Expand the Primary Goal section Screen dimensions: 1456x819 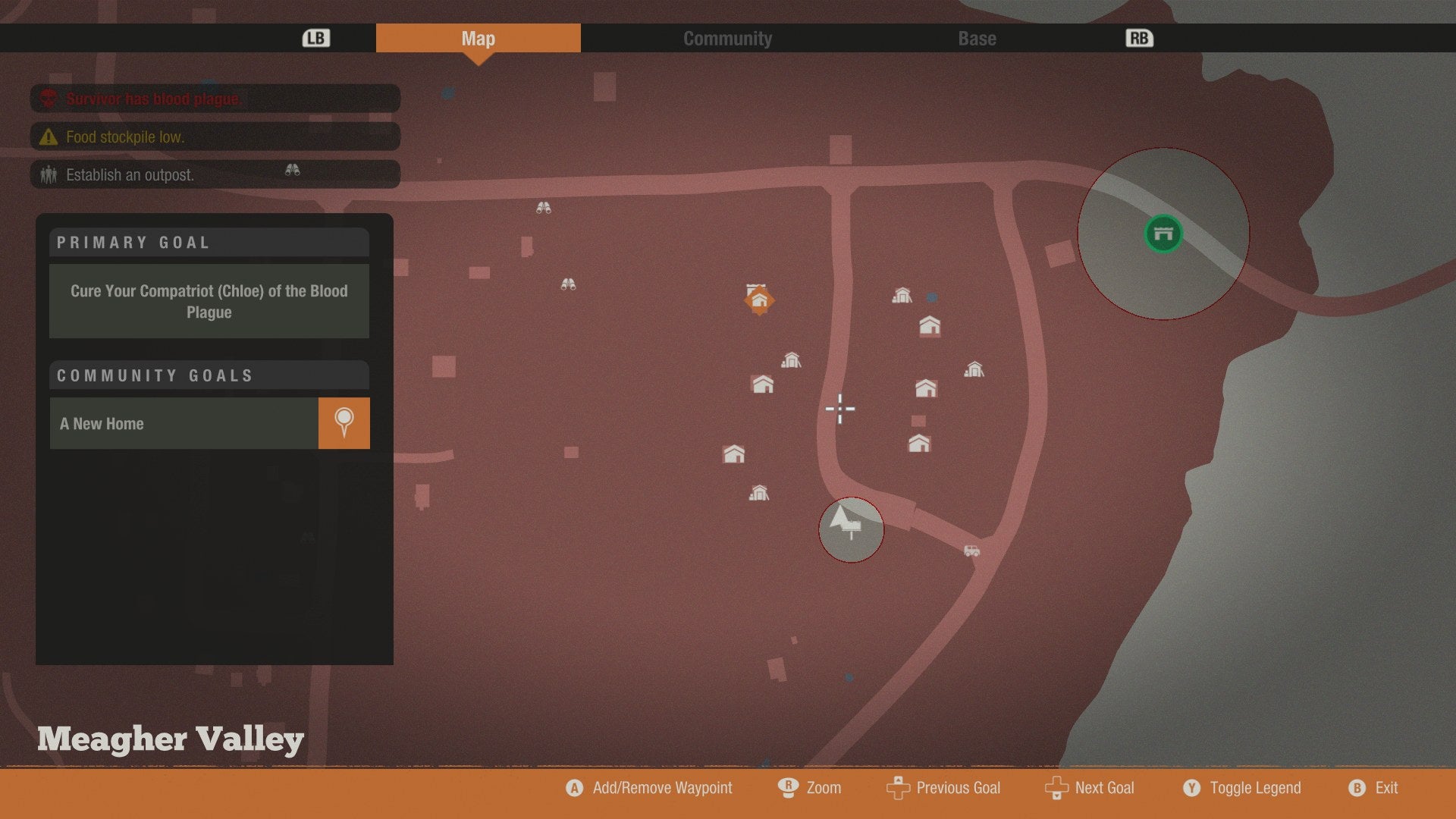pyautogui.click(x=209, y=243)
